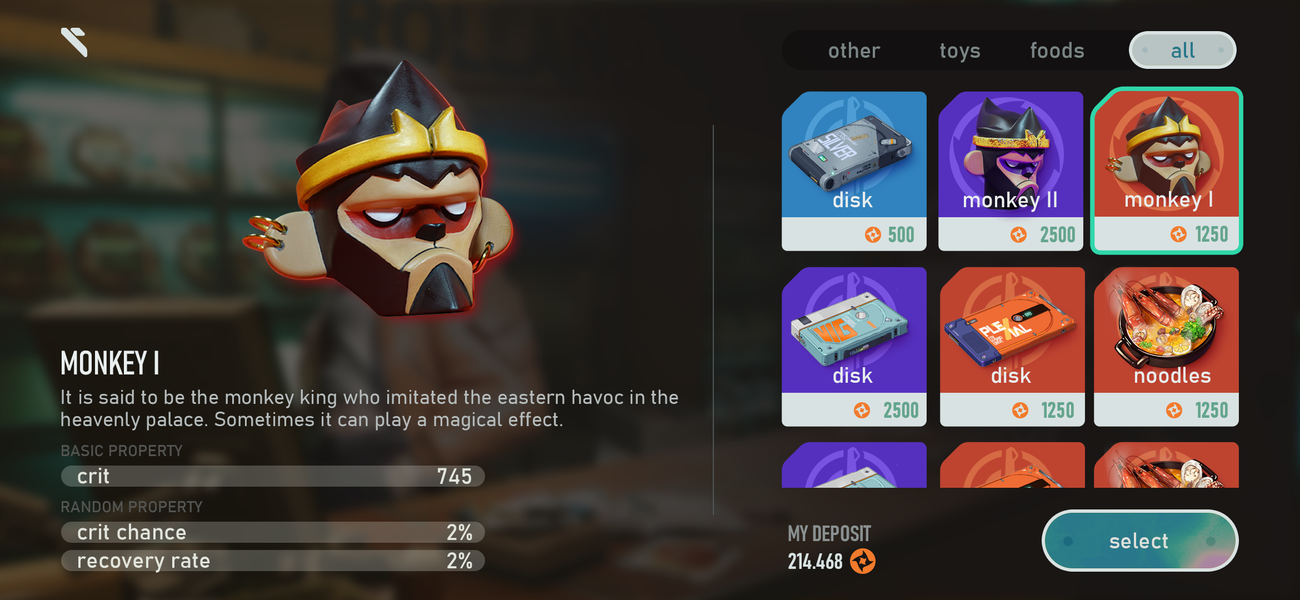Click the monkey I item card
Viewport: 1300px width, 600px height.
point(1167,170)
